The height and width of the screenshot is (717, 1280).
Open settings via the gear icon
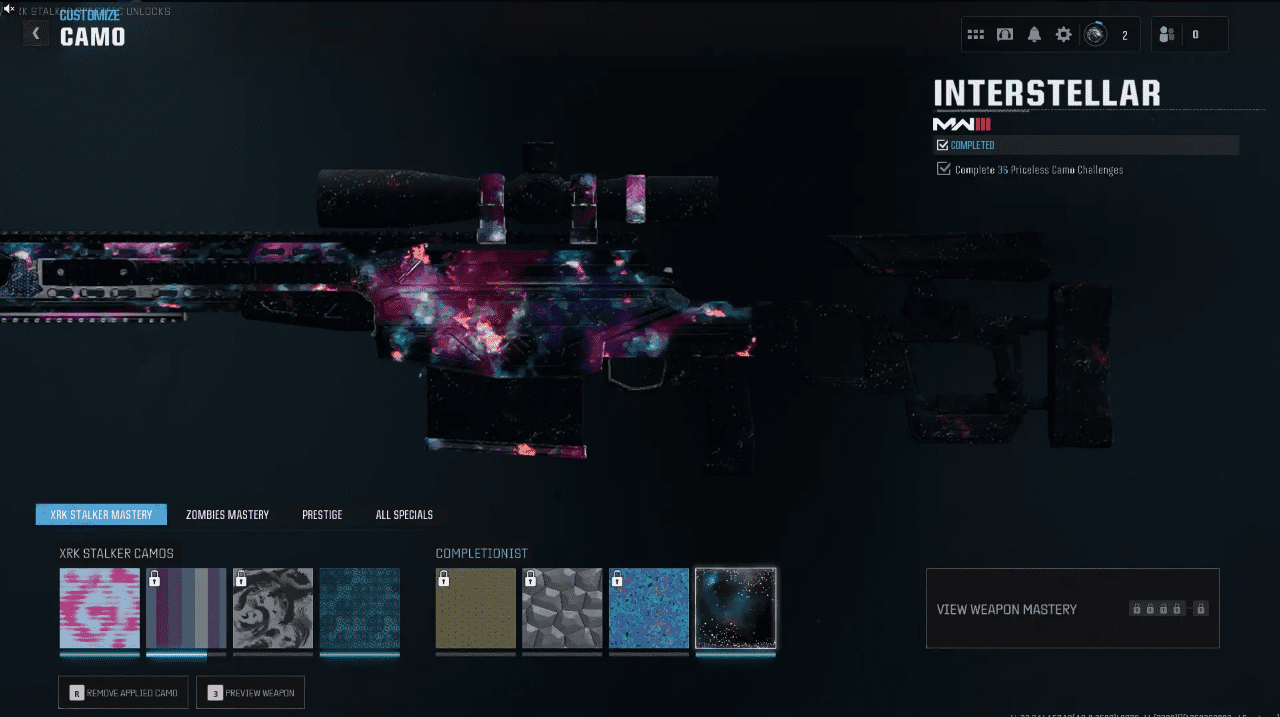1063,35
